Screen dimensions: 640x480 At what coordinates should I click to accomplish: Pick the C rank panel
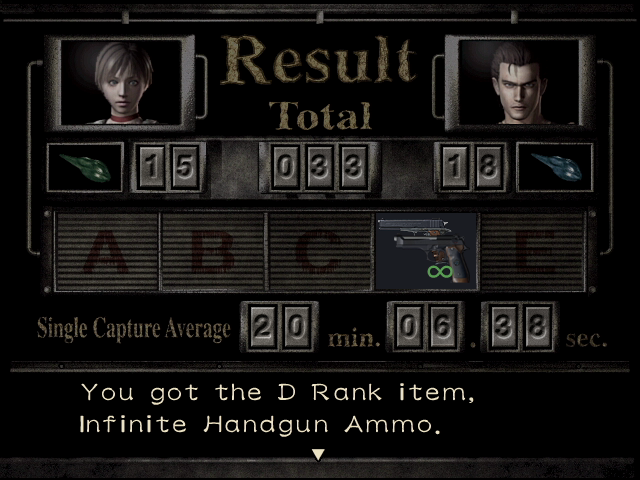coord(320,251)
